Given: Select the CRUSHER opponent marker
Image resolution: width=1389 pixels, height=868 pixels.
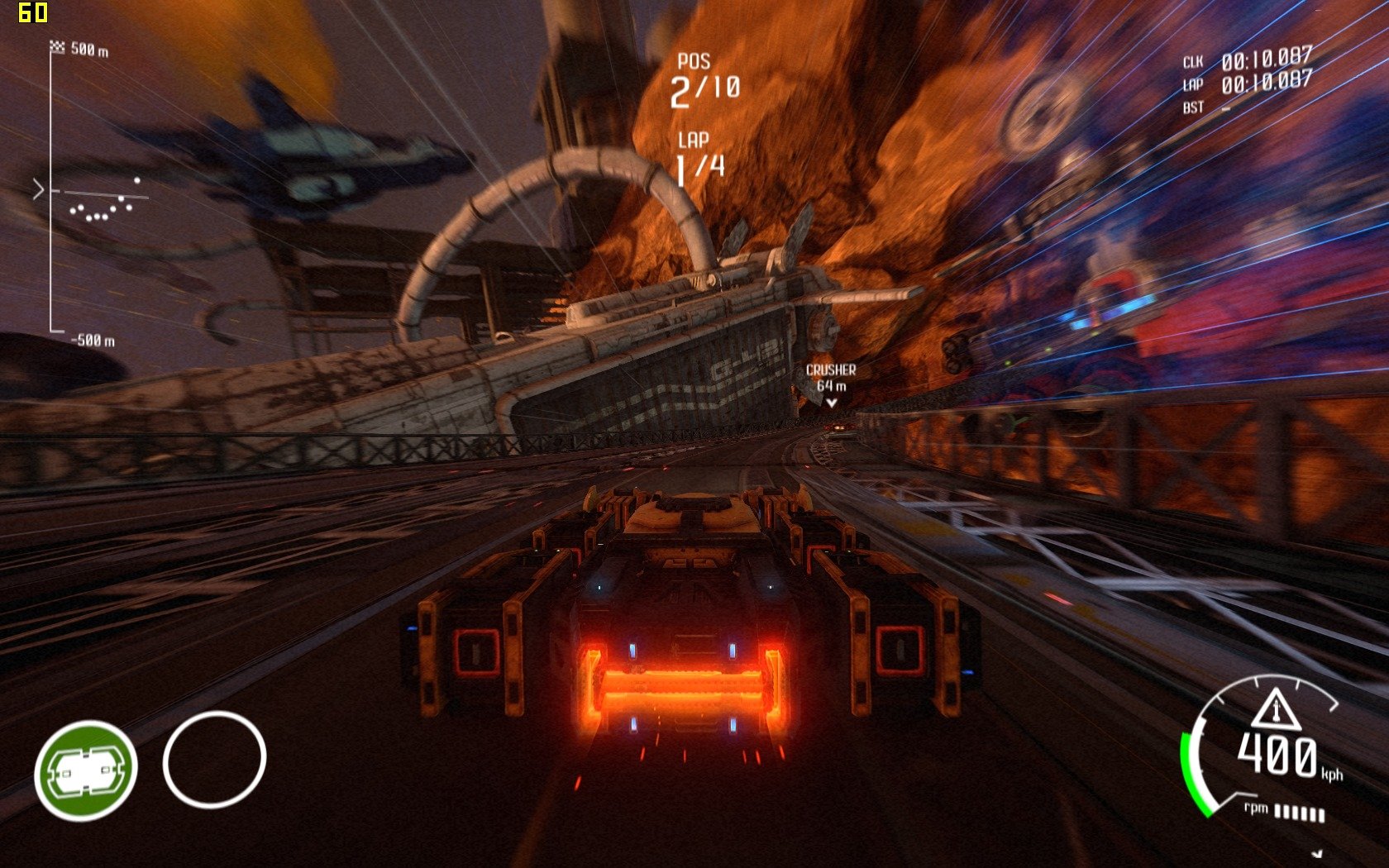Looking at the screenshot, I should (831, 384).
